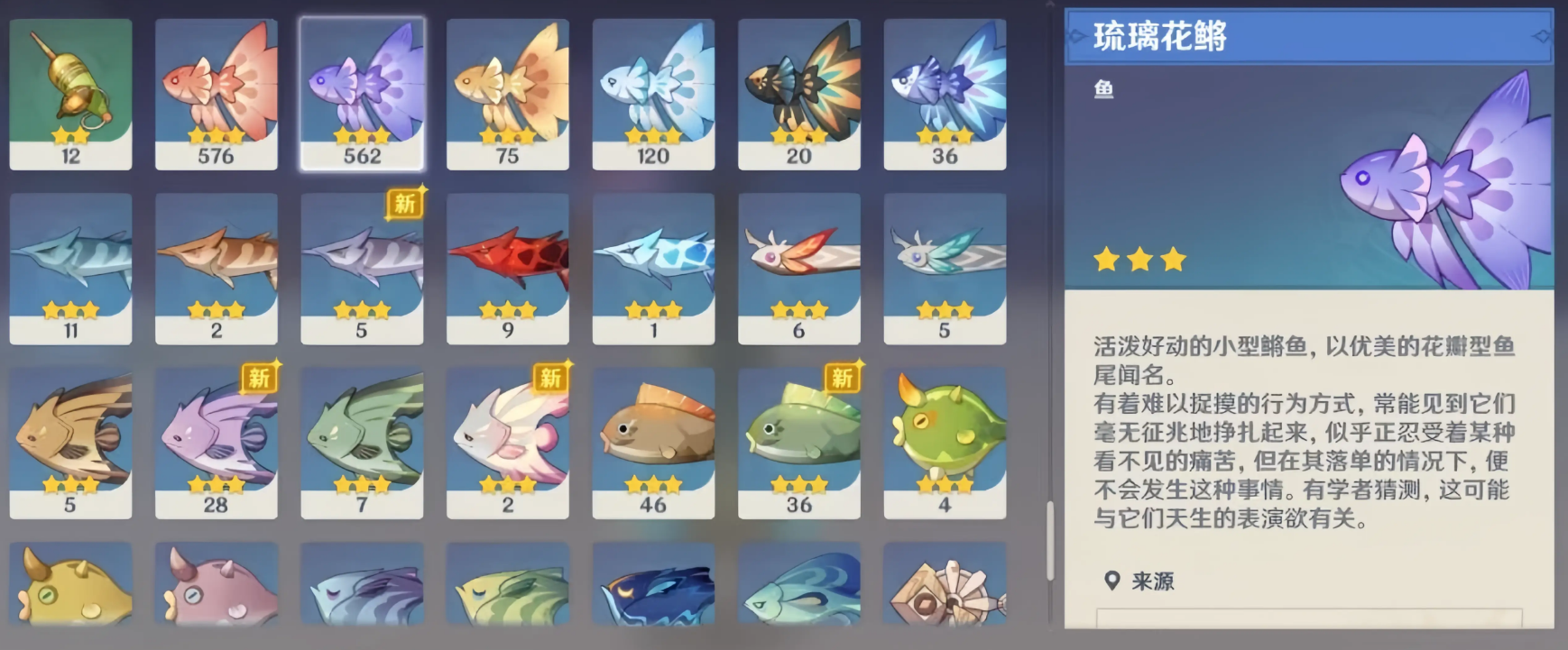The height and width of the screenshot is (650, 1568).
Task: Choose the red fish with count 576
Action: coord(217,94)
